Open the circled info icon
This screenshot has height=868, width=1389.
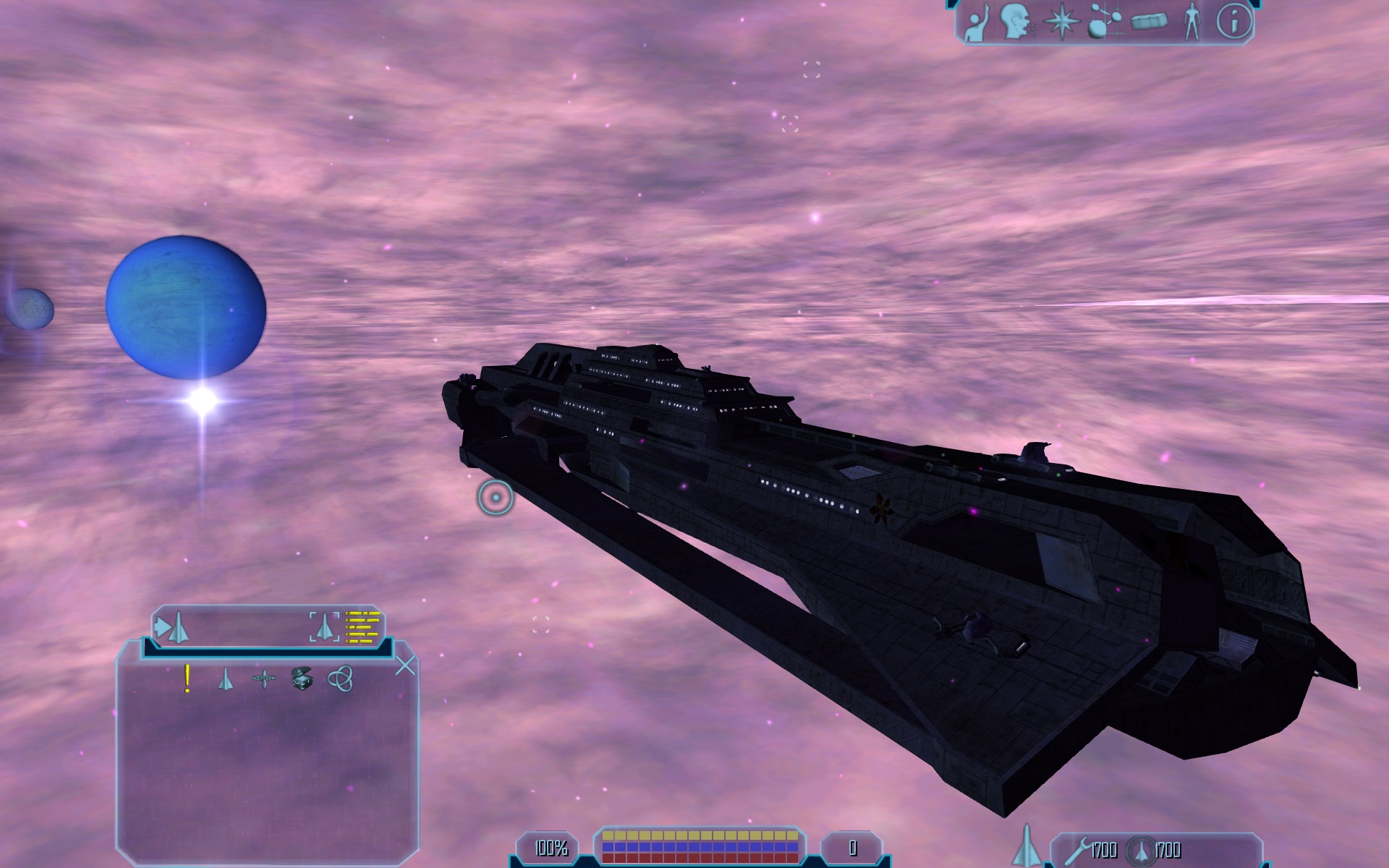coord(1233,23)
